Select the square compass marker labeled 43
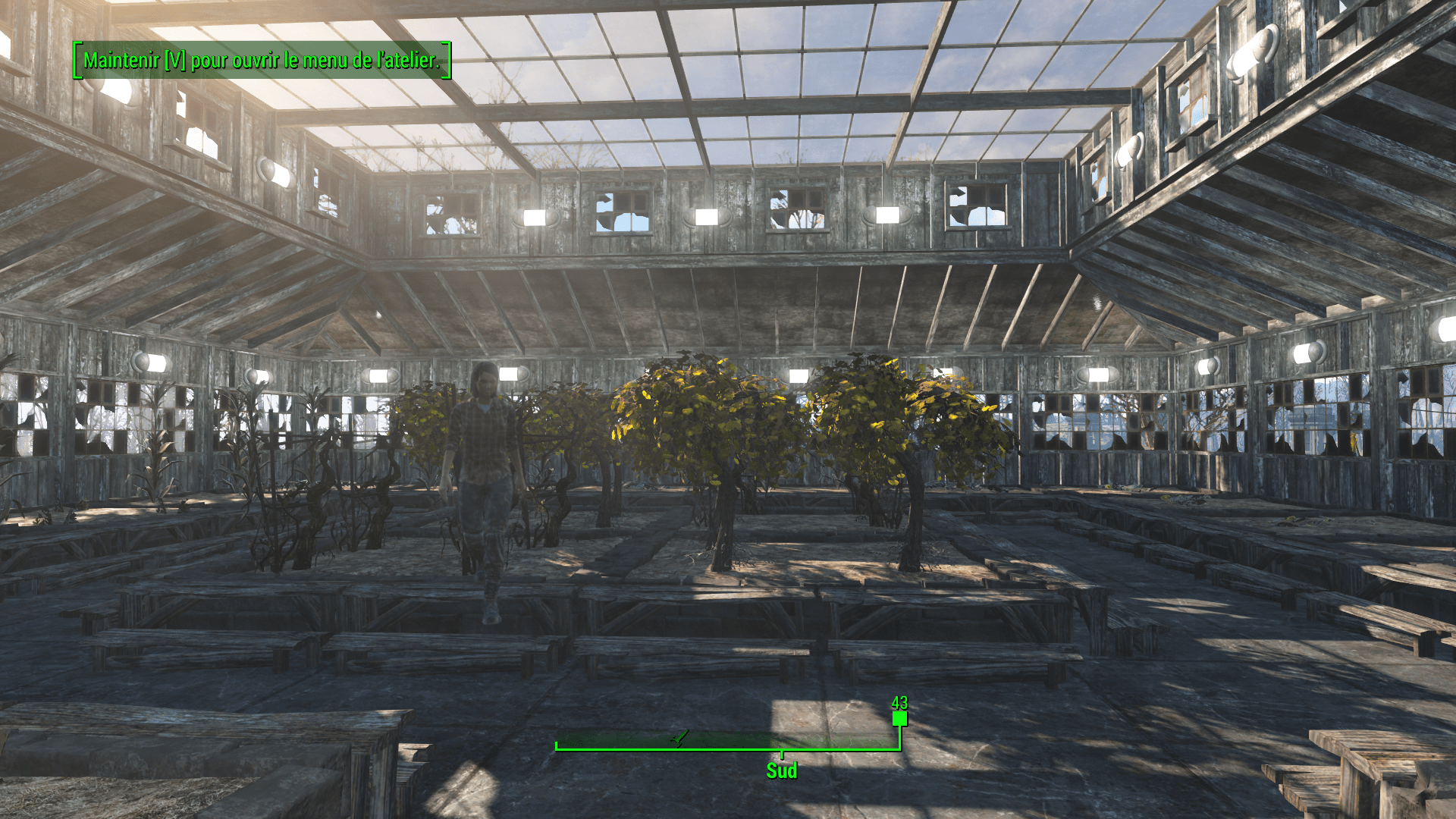Viewport: 1456px width, 819px height. click(x=899, y=718)
